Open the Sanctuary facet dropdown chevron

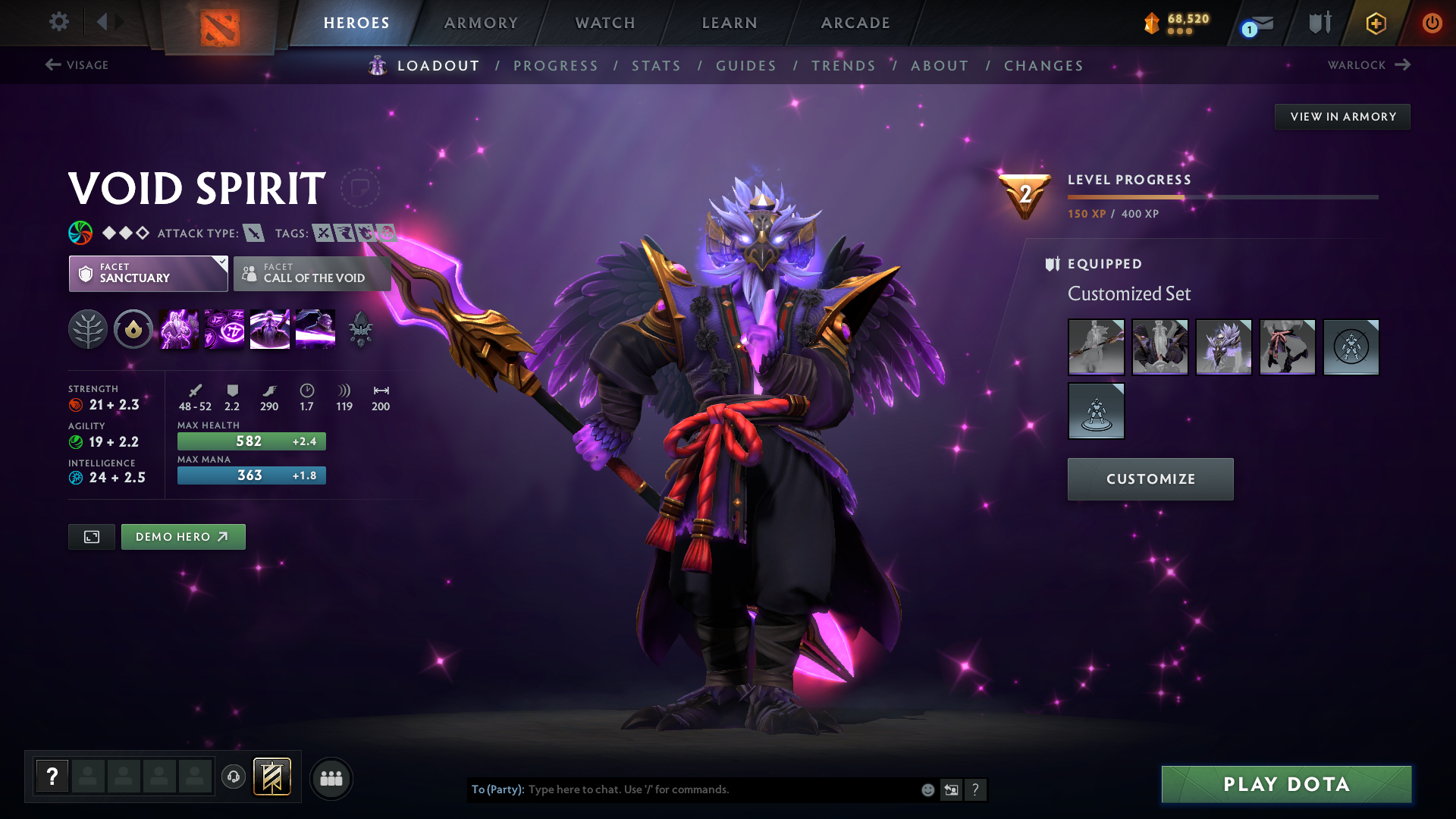pos(221,263)
